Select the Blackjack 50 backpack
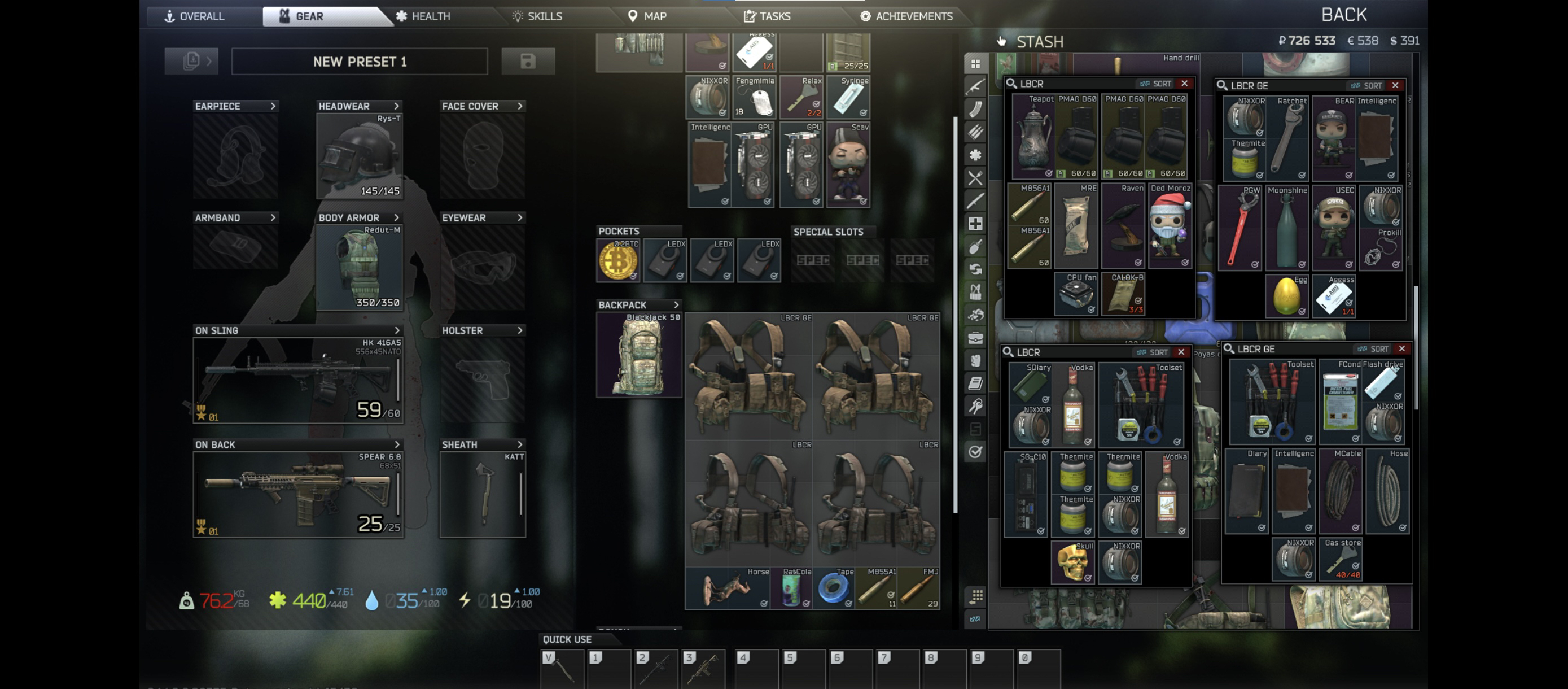 pyautogui.click(x=638, y=355)
